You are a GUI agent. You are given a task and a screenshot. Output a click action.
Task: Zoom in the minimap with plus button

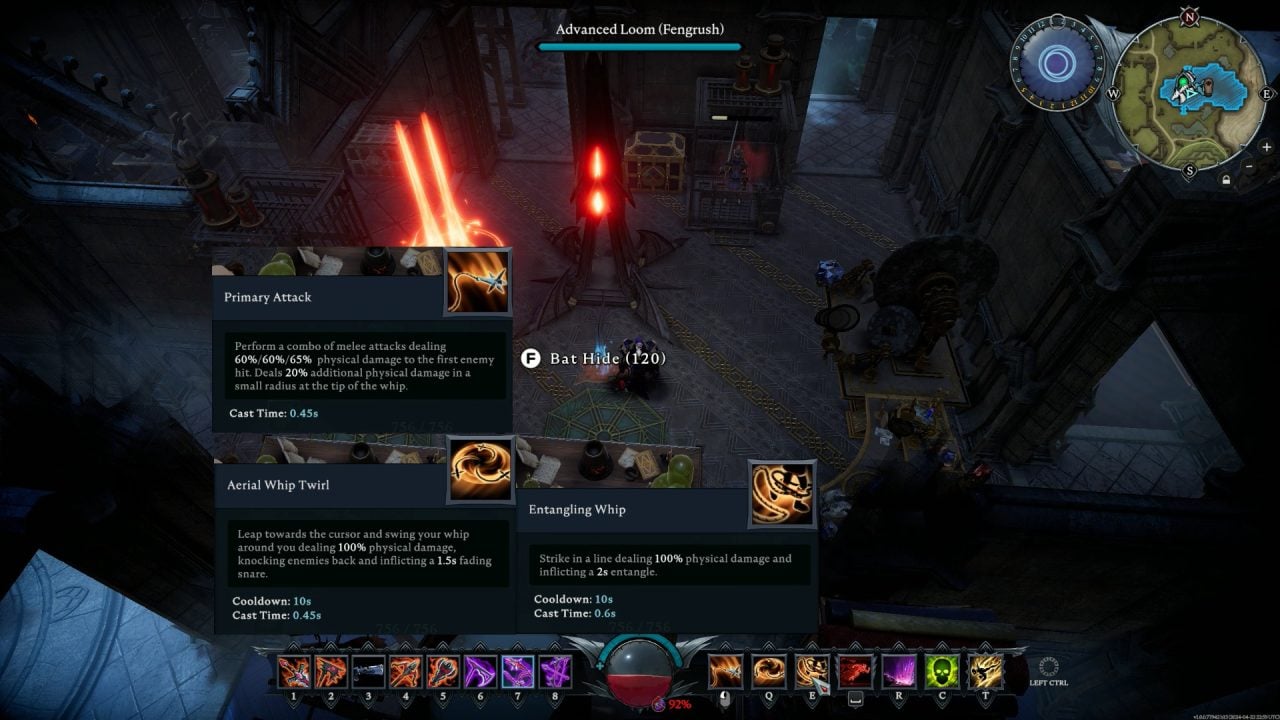(1266, 147)
